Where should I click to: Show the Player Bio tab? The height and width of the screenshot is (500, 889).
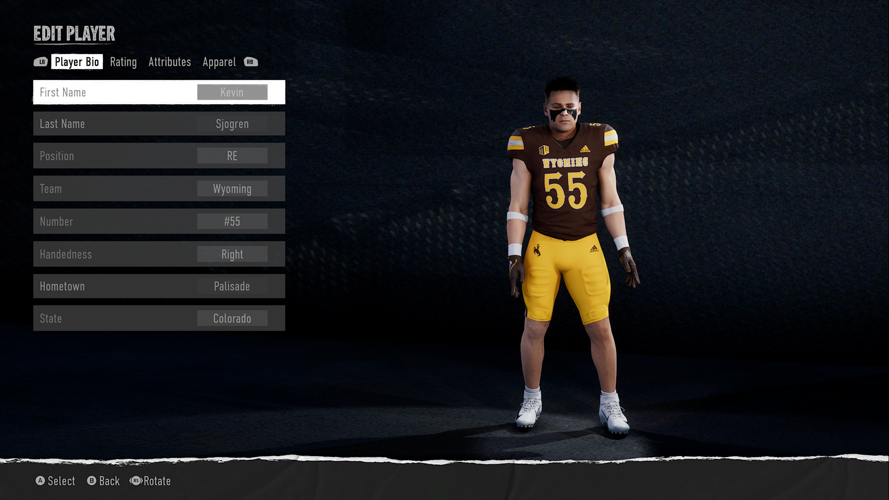(77, 62)
